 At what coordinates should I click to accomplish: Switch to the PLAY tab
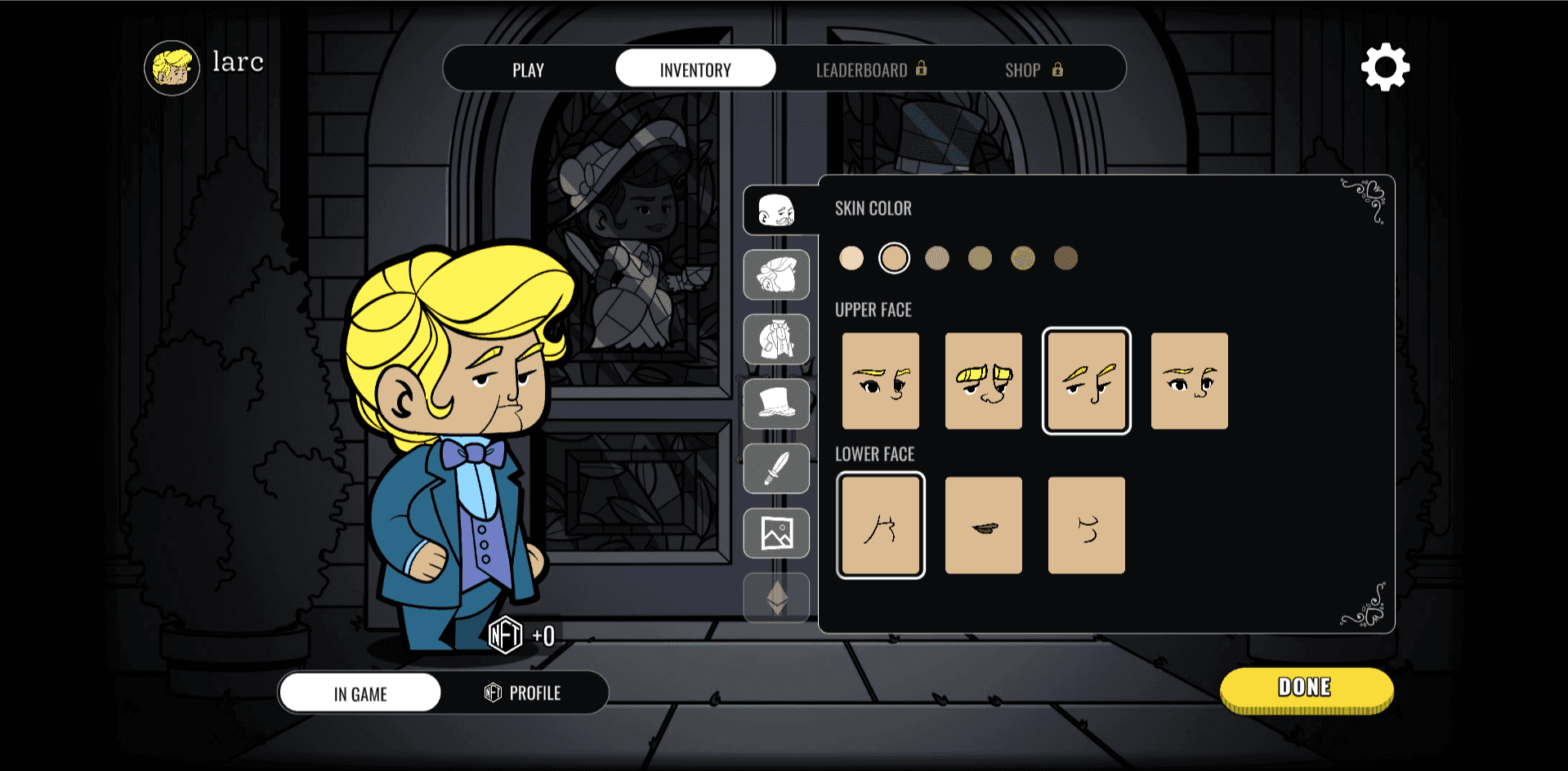click(528, 69)
